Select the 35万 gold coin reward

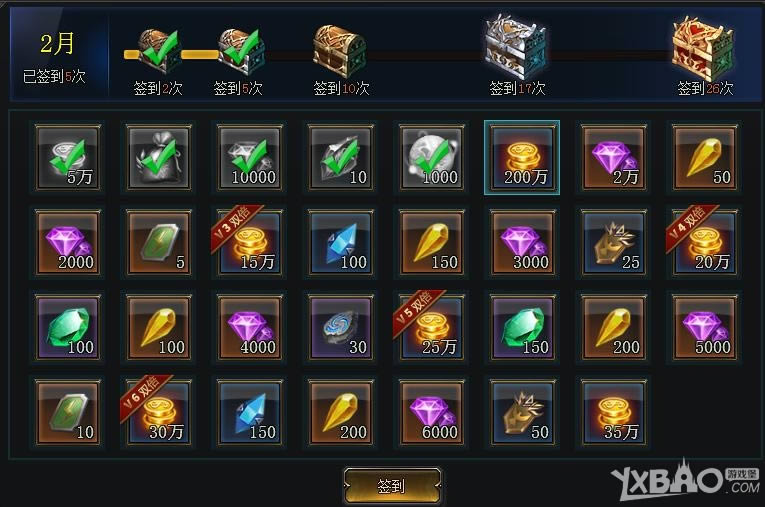point(614,412)
